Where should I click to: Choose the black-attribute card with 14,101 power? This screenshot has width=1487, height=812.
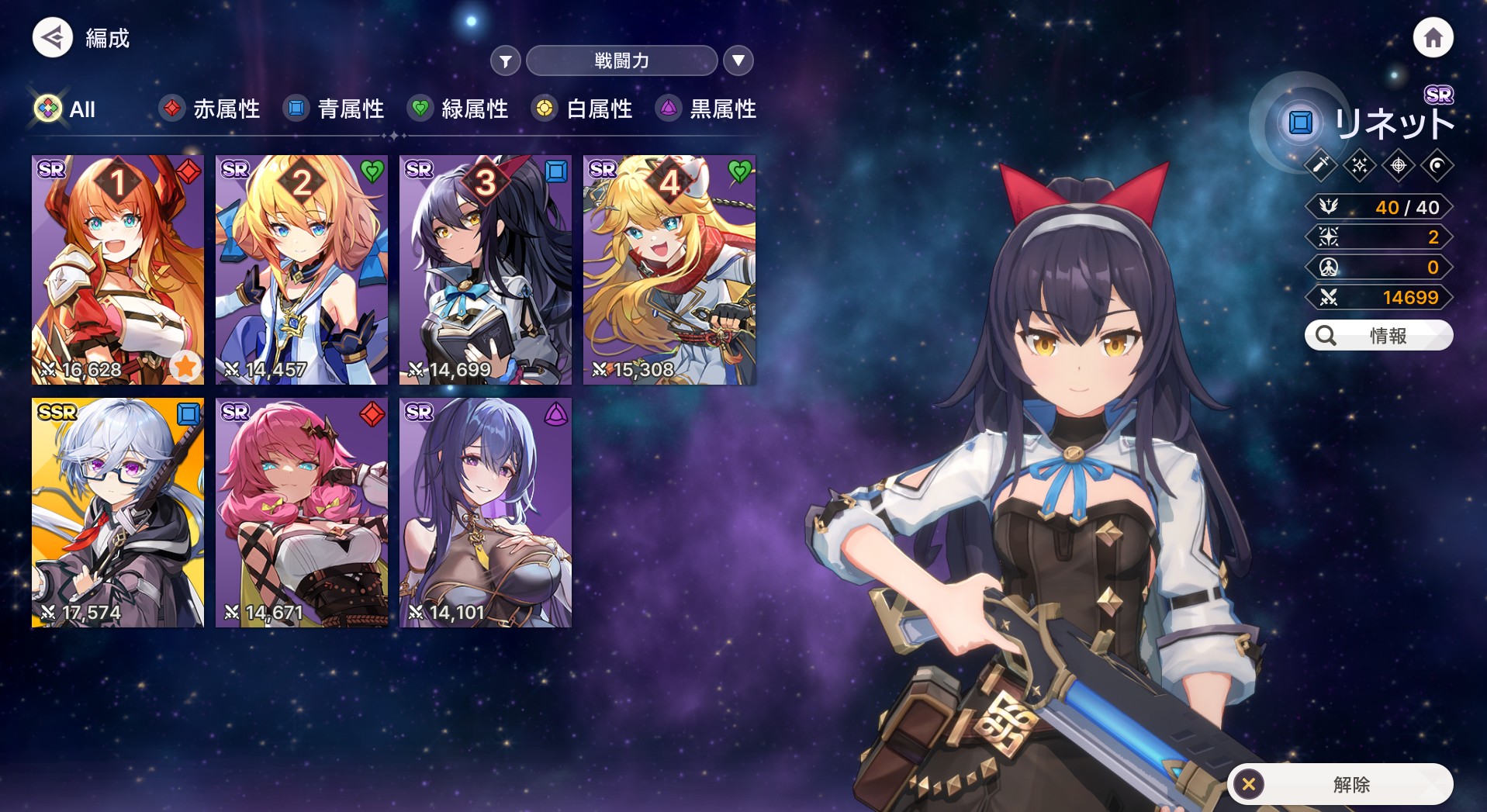coord(486,513)
